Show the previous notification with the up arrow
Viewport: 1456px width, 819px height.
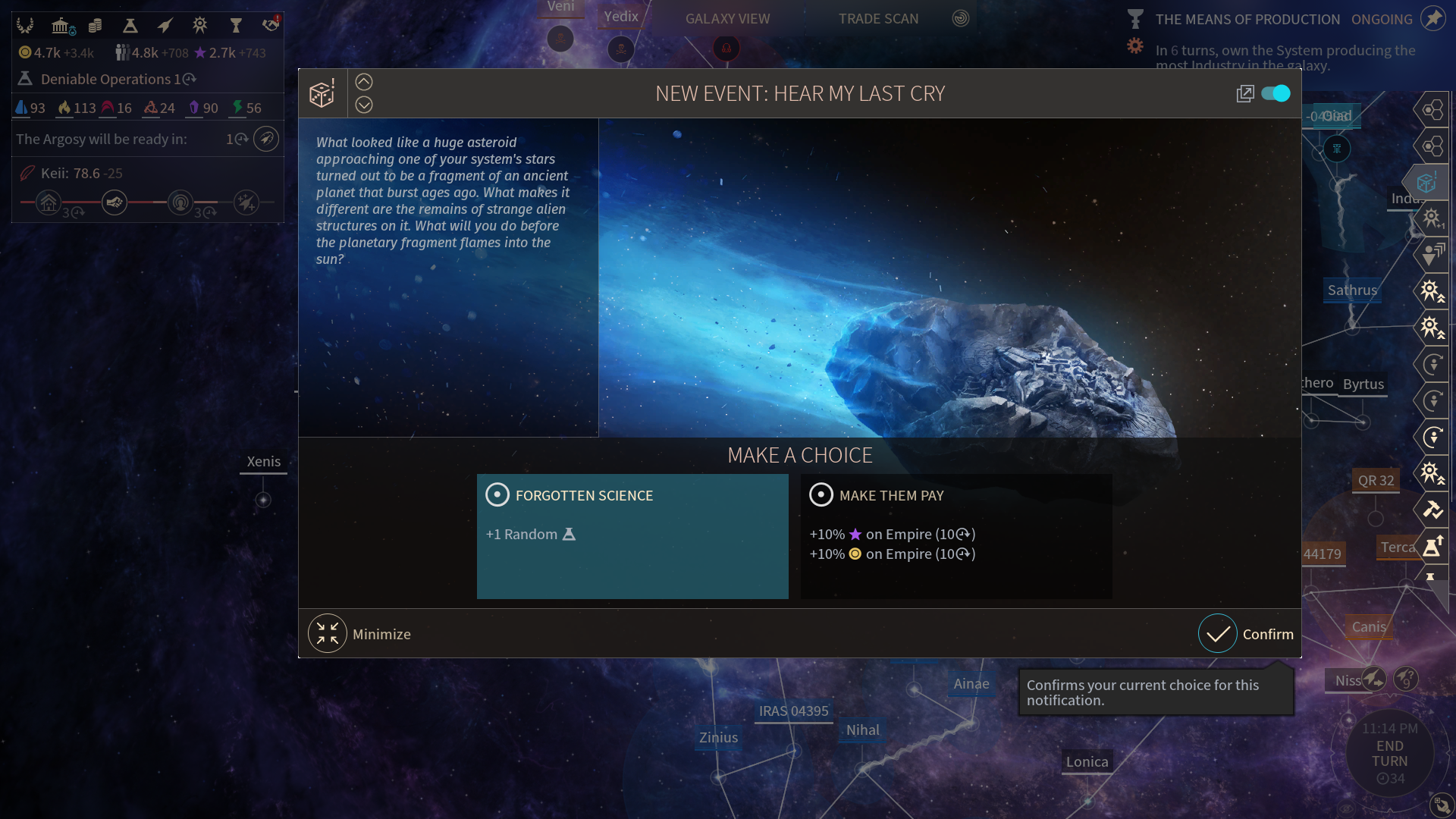[364, 82]
